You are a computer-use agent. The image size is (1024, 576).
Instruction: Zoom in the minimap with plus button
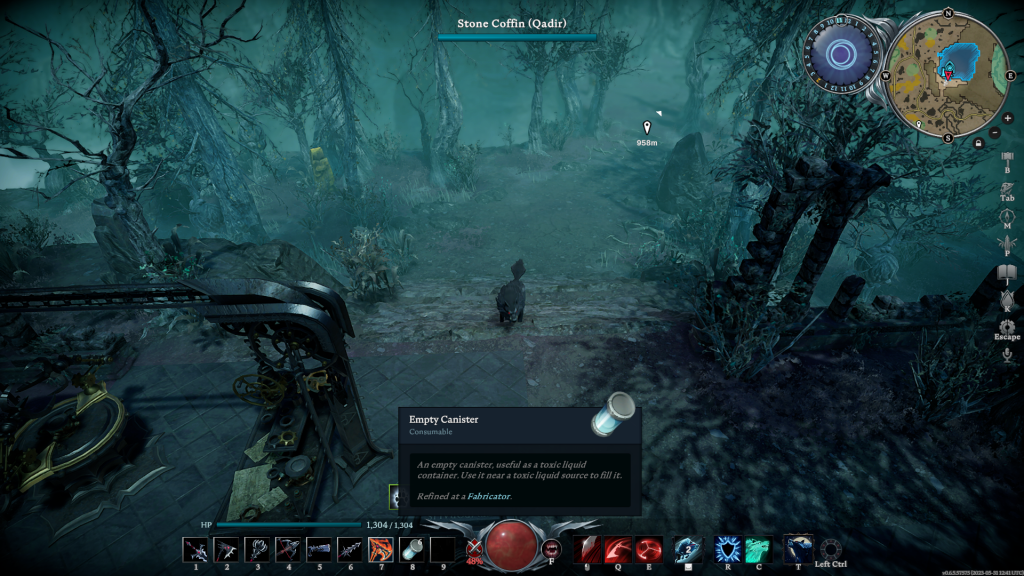click(1007, 118)
